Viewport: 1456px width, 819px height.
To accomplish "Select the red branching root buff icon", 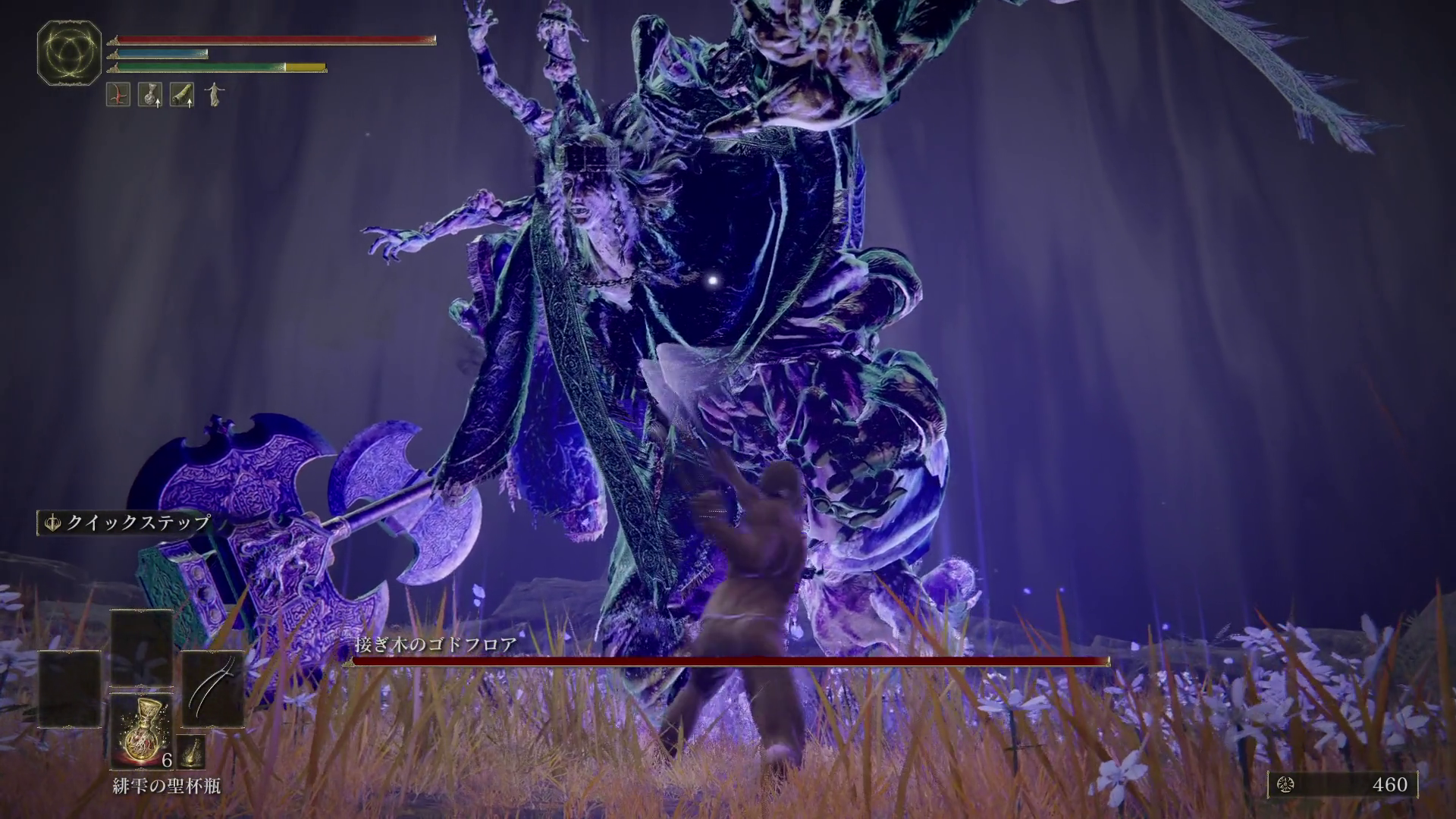I will coord(118,95).
